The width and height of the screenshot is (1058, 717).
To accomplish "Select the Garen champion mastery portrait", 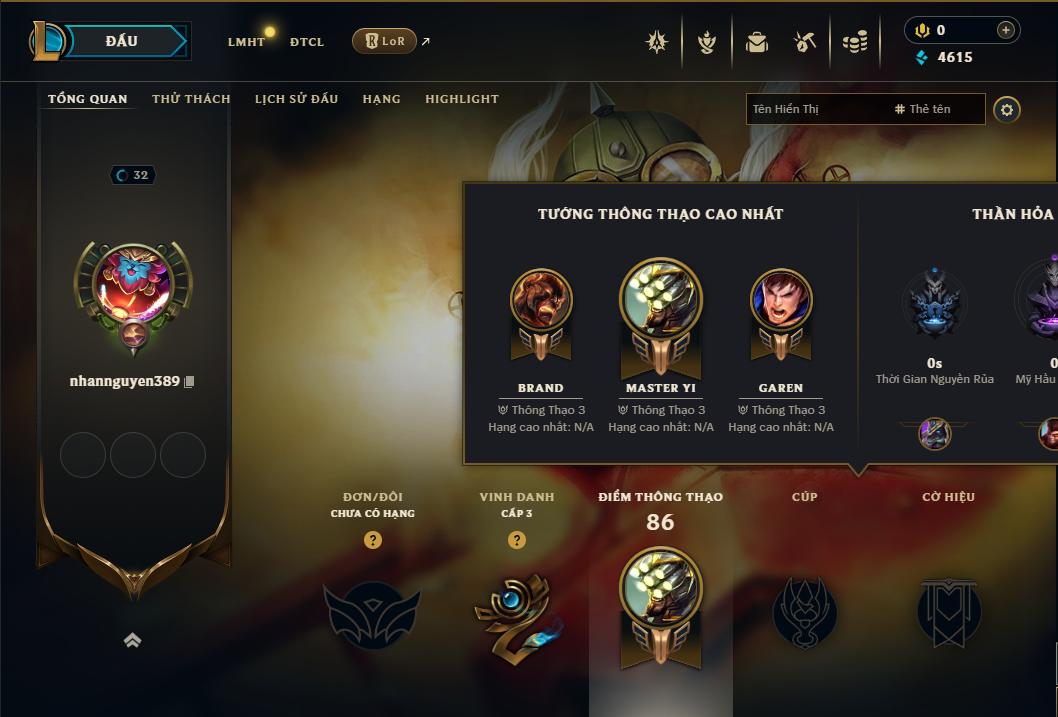I will pos(781,300).
